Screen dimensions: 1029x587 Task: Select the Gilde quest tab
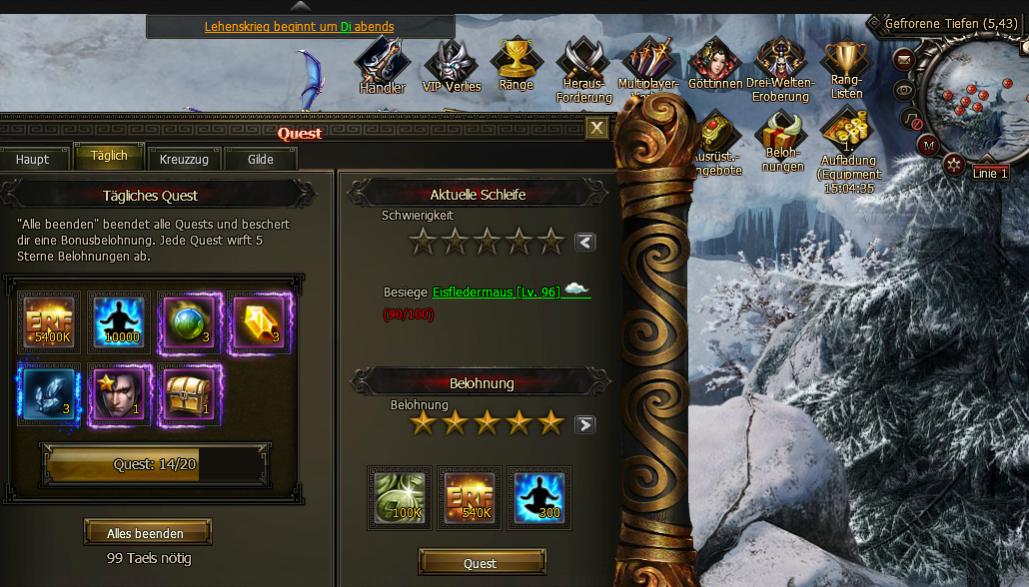tap(259, 159)
